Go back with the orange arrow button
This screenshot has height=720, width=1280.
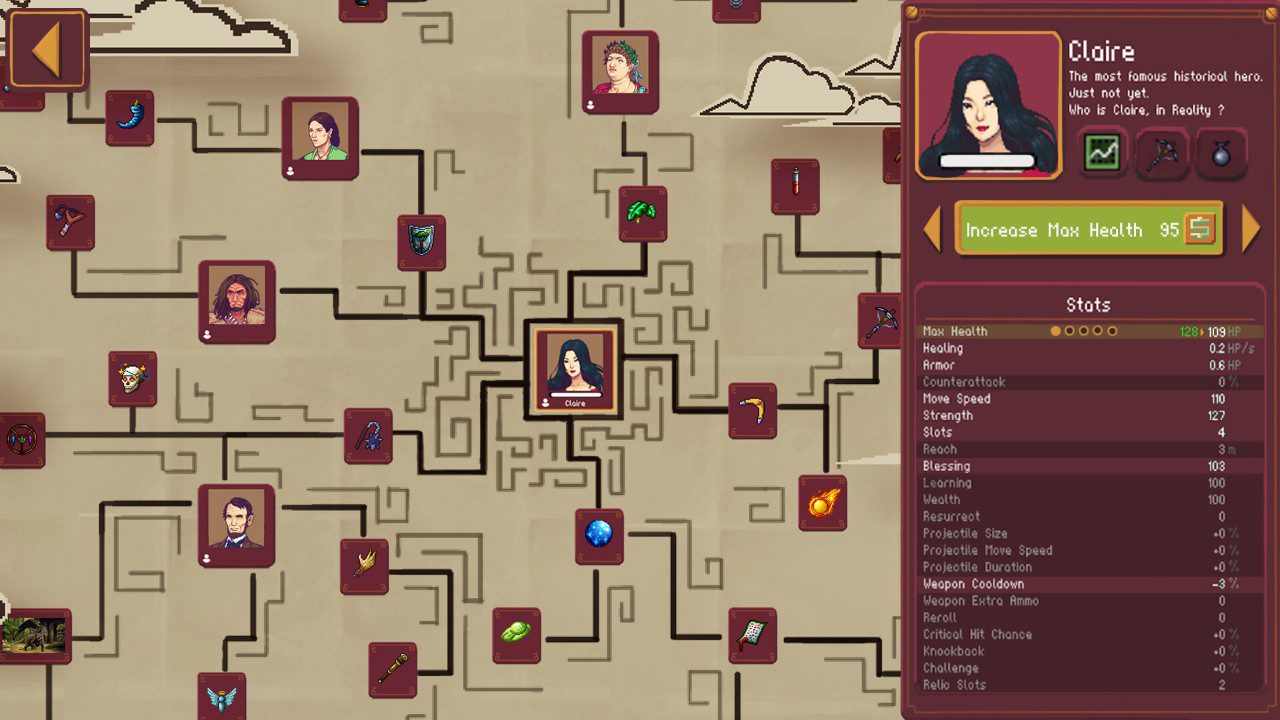(47, 50)
